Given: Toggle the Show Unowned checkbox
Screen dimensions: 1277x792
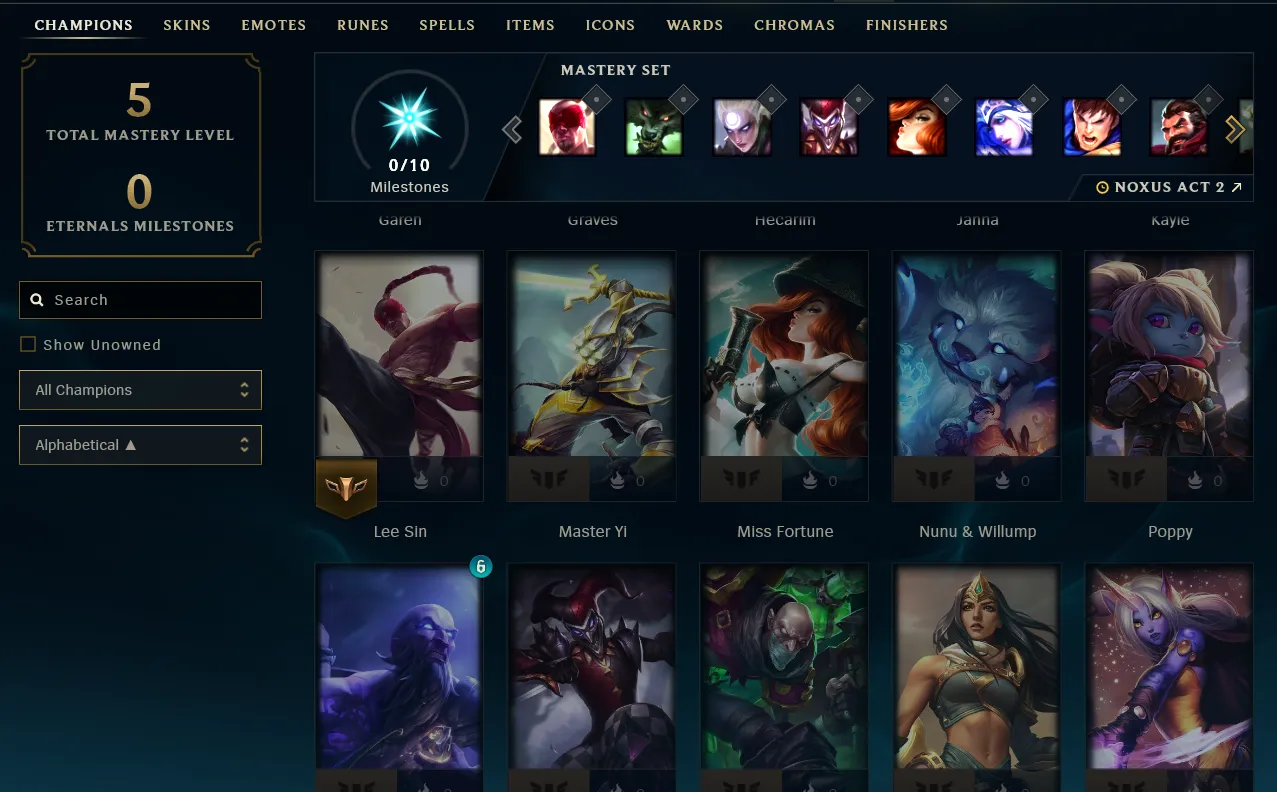Looking at the screenshot, I should click(x=28, y=345).
